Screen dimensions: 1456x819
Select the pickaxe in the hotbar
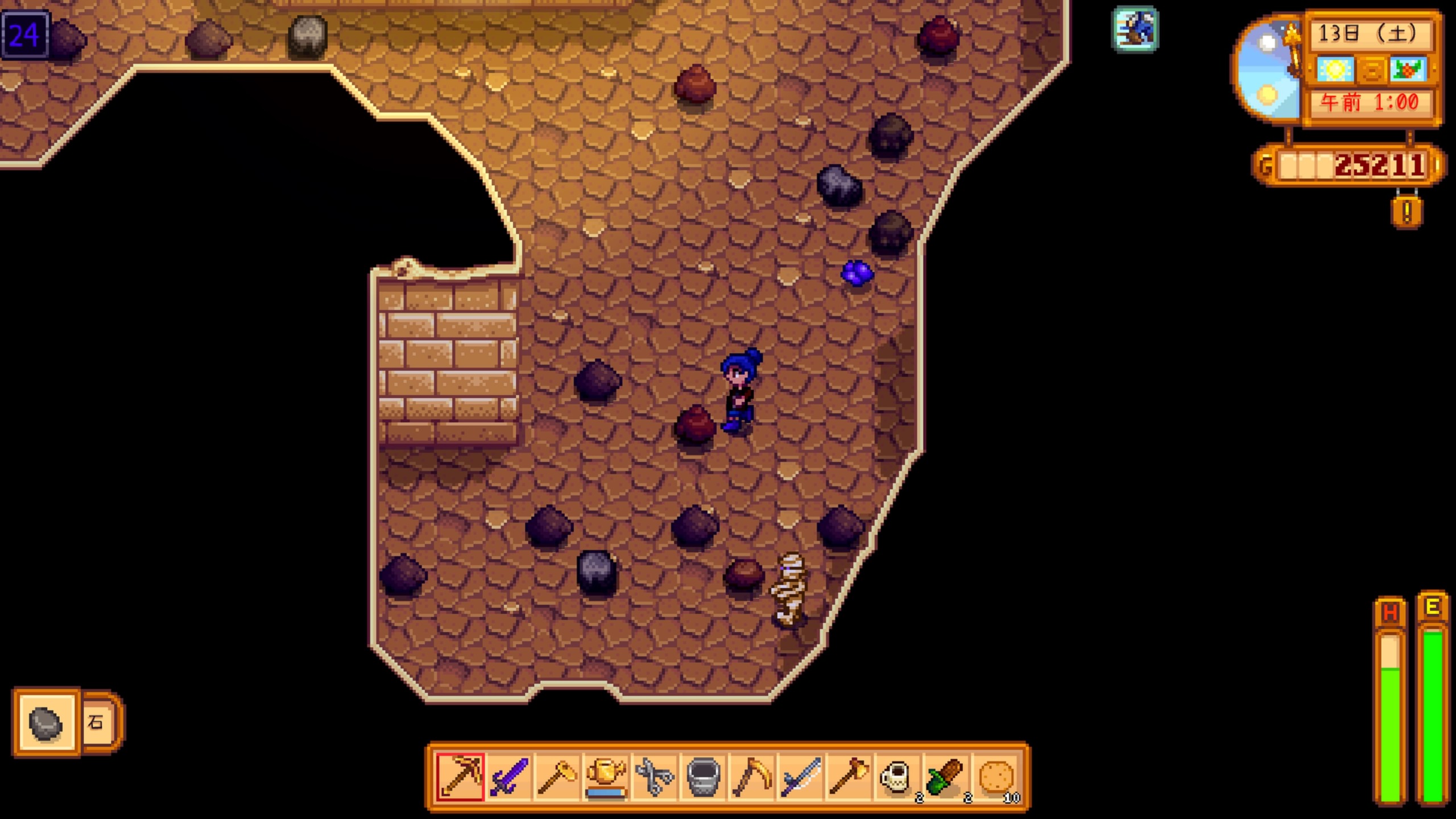click(x=460, y=777)
